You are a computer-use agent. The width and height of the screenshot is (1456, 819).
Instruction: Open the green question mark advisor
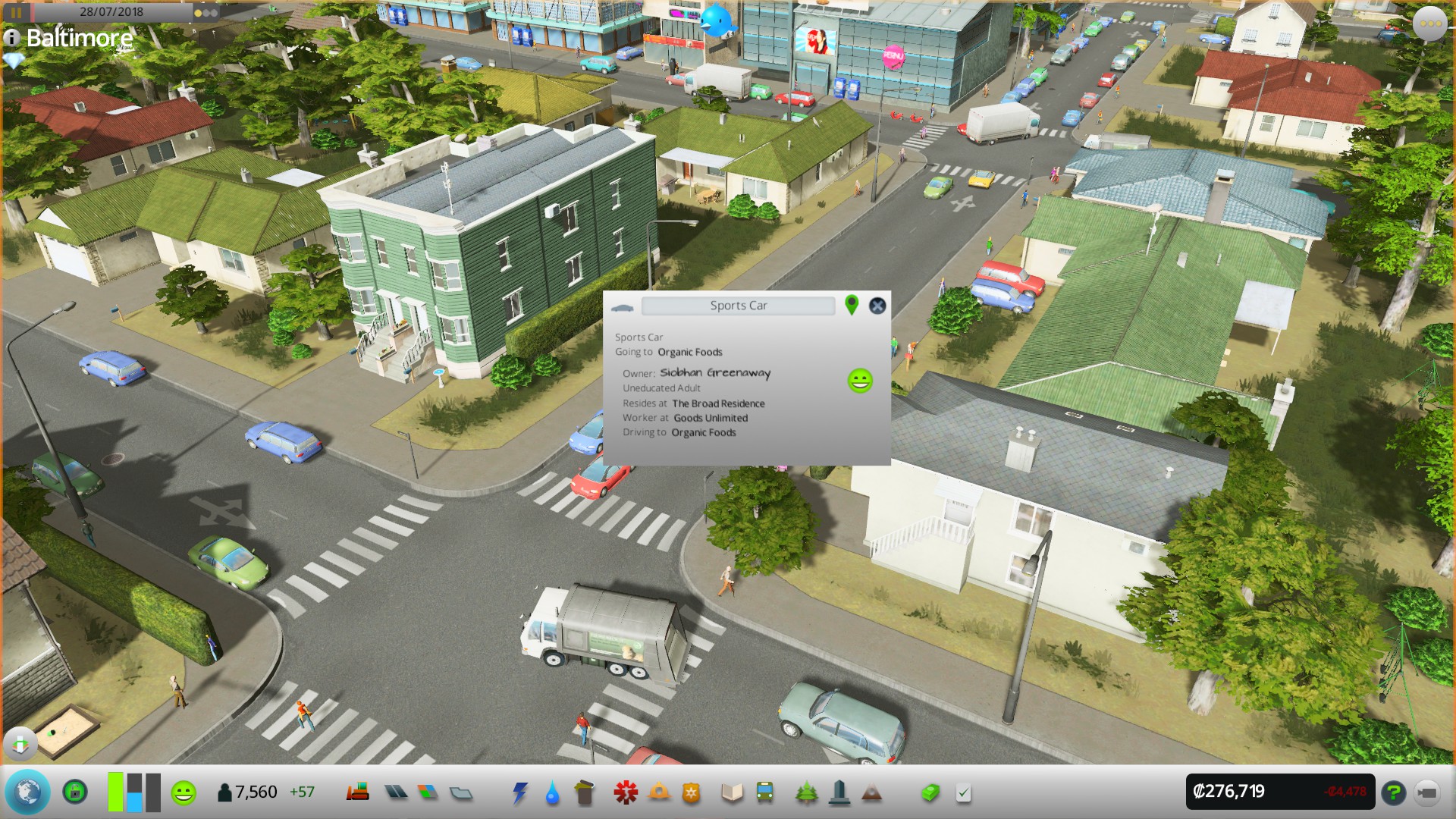click(1393, 792)
